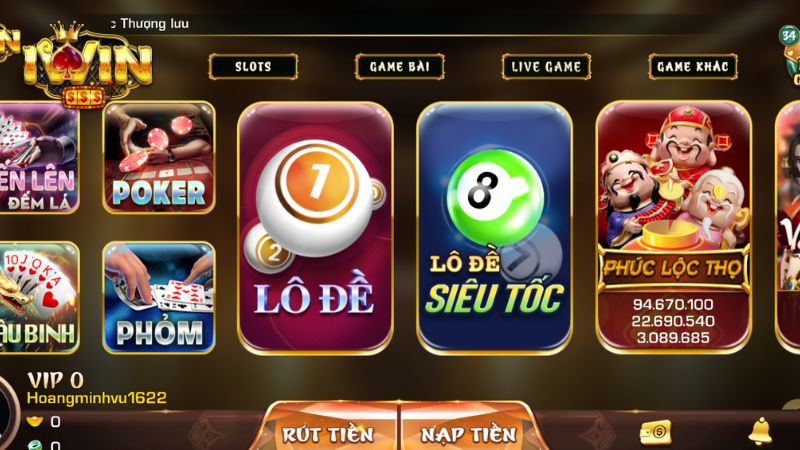Click the golden money ticket icon
The image size is (800, 450).
click(x=655, y=431)
